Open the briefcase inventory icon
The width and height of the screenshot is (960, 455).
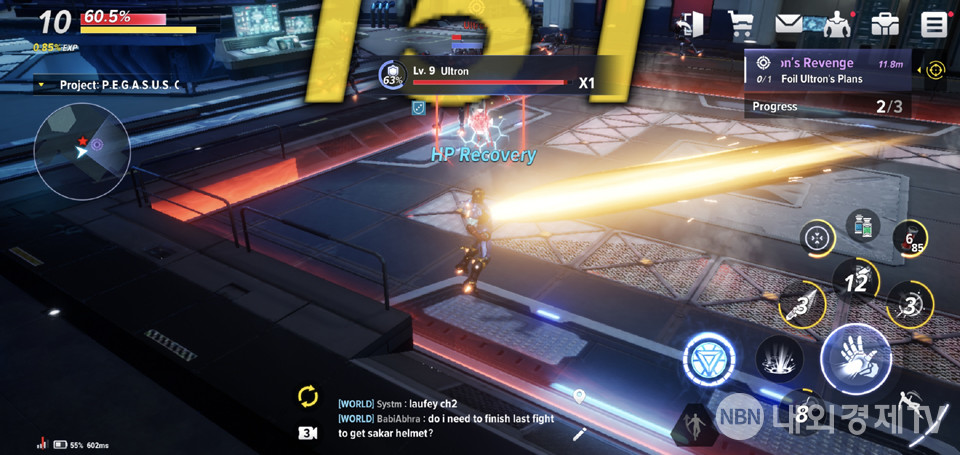(884, 24)
